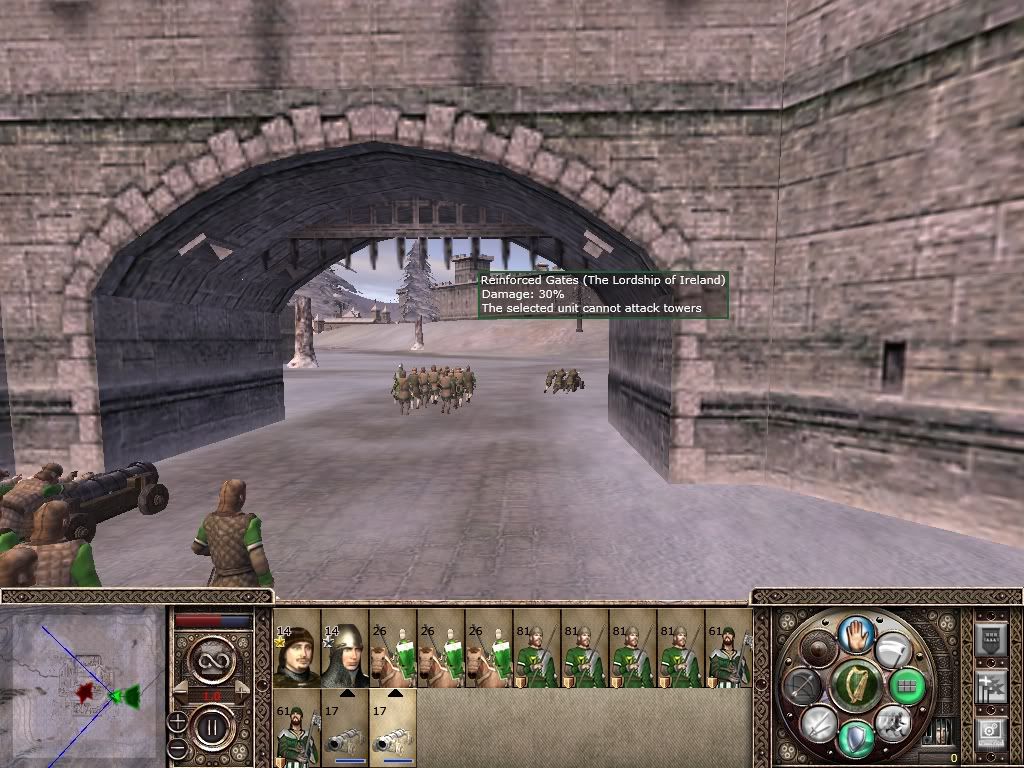Select the gold-star general unit card
The image size is (1024, 768).
296,650
